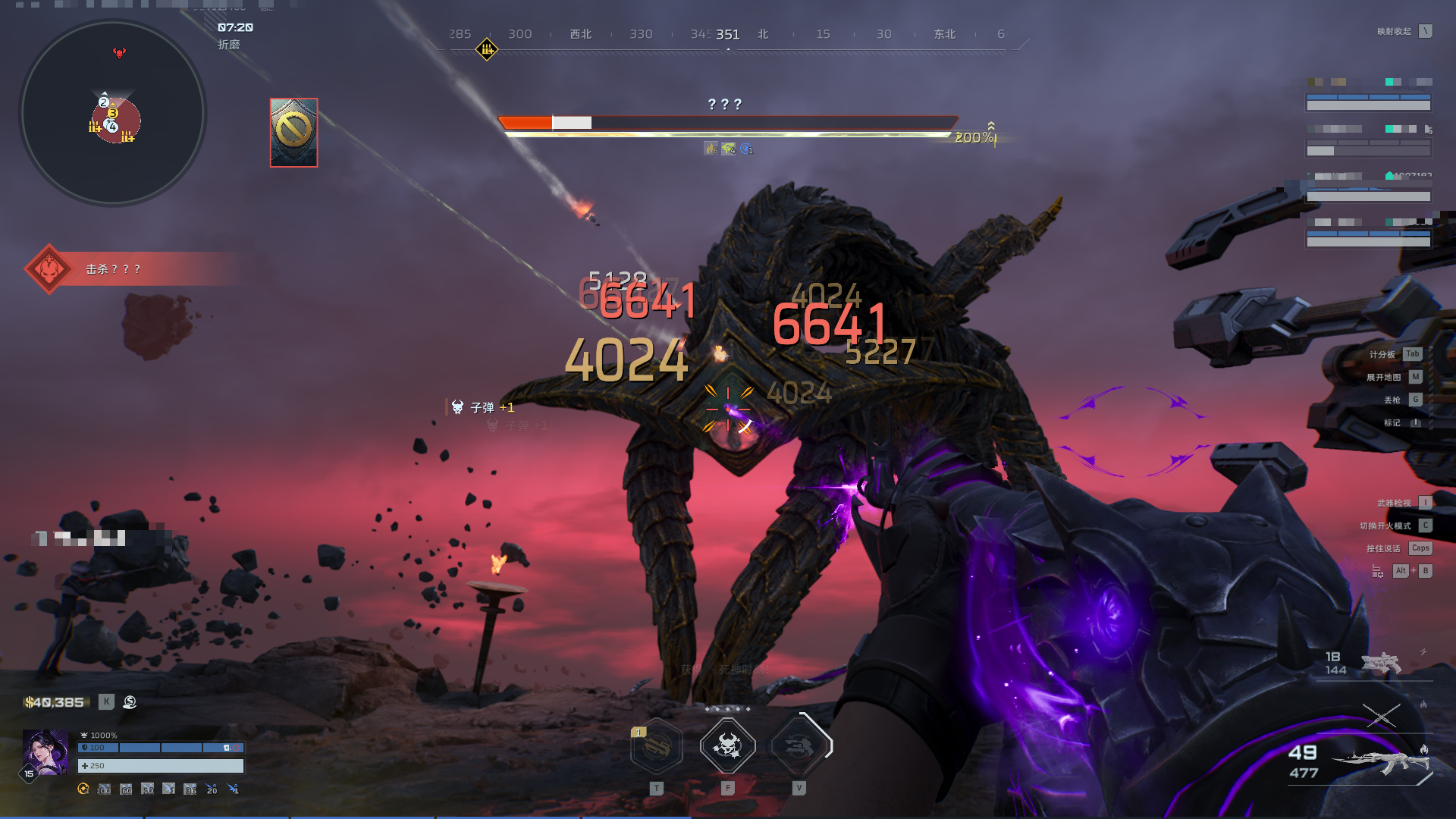
Task: Click the purple-haired character portrait
Action: [x=45, y=752]
